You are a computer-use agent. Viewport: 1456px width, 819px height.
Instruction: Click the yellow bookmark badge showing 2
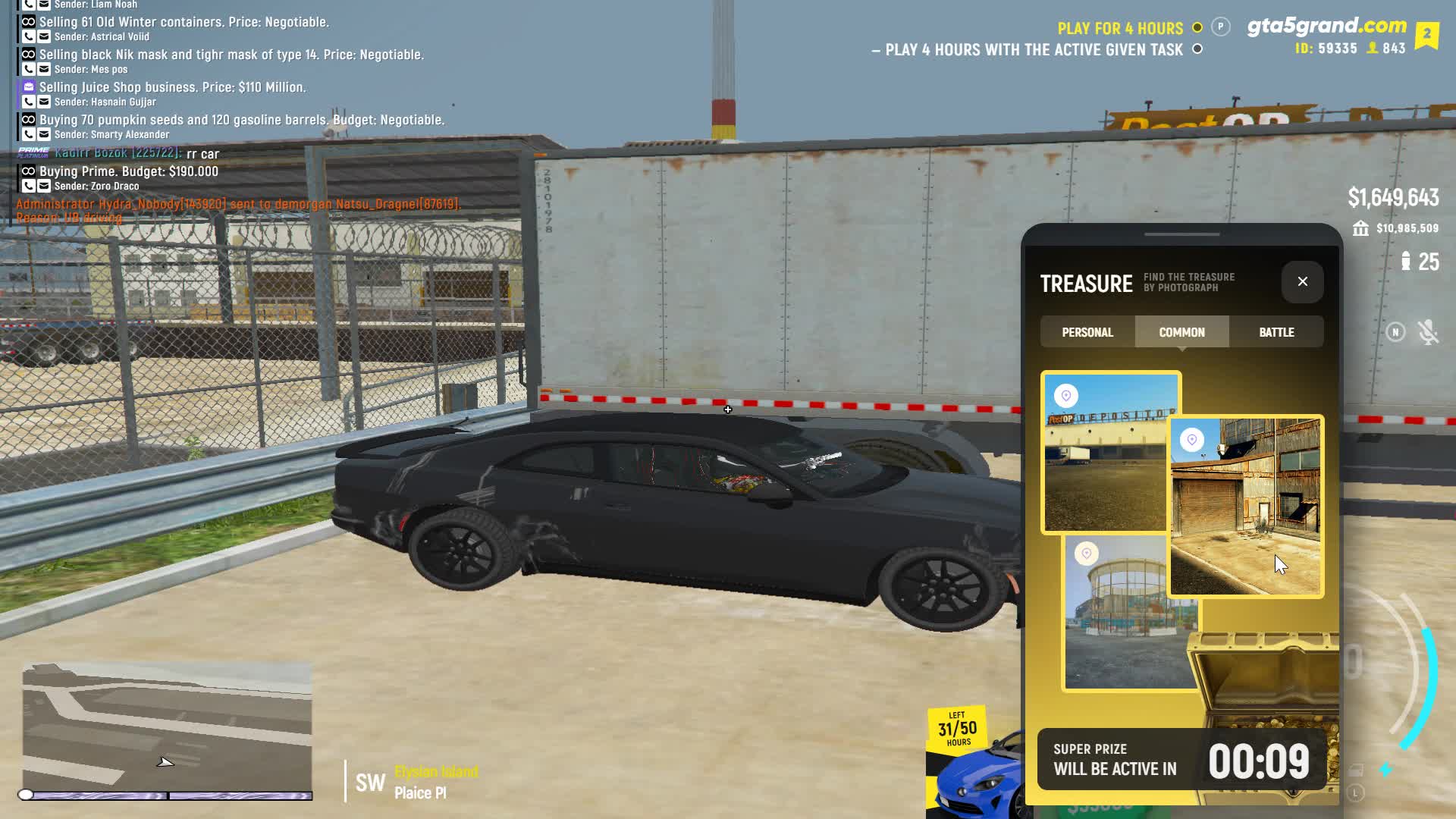click(x=1426, y=35)
